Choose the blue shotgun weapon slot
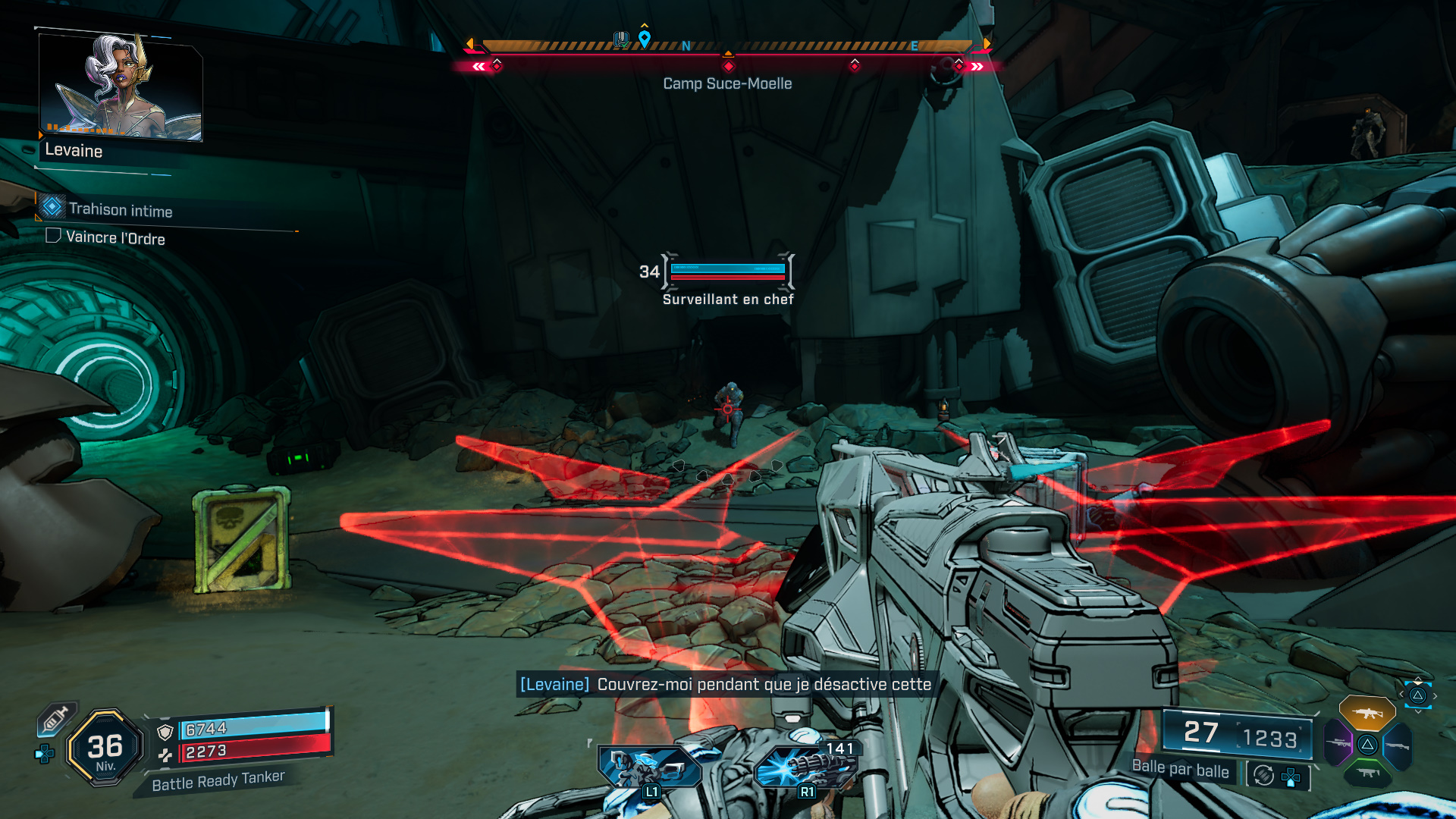 pyautogui.click(x=1397, y=746)
